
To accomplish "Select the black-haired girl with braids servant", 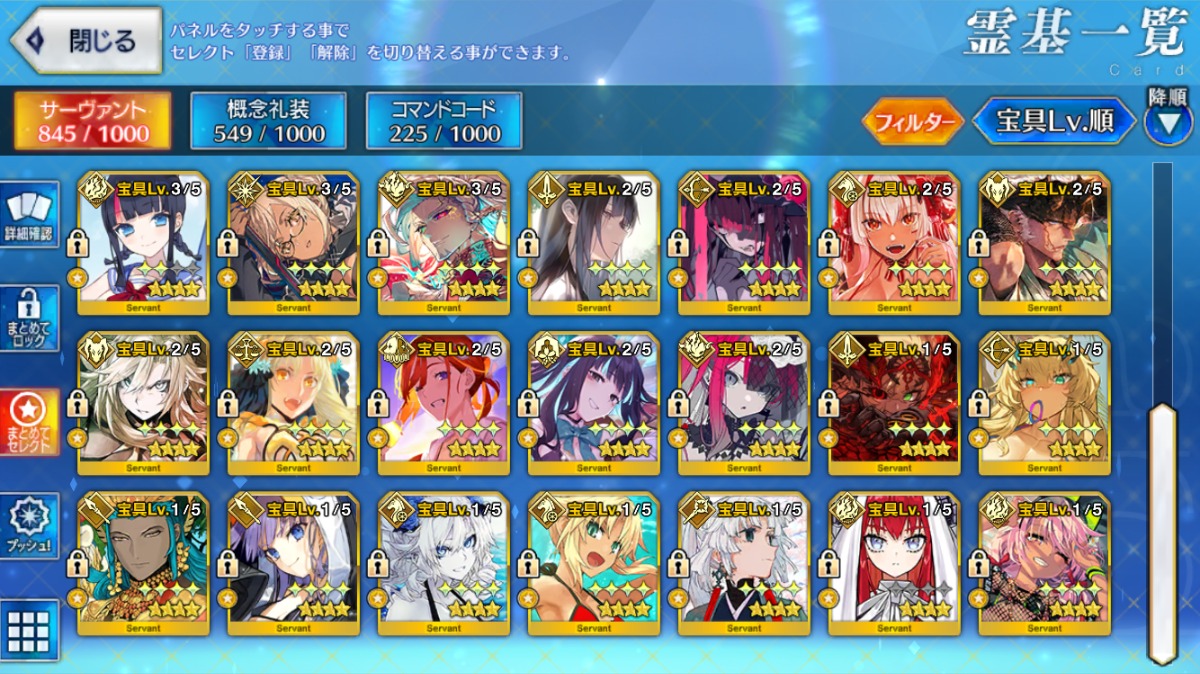I will 143,244.
